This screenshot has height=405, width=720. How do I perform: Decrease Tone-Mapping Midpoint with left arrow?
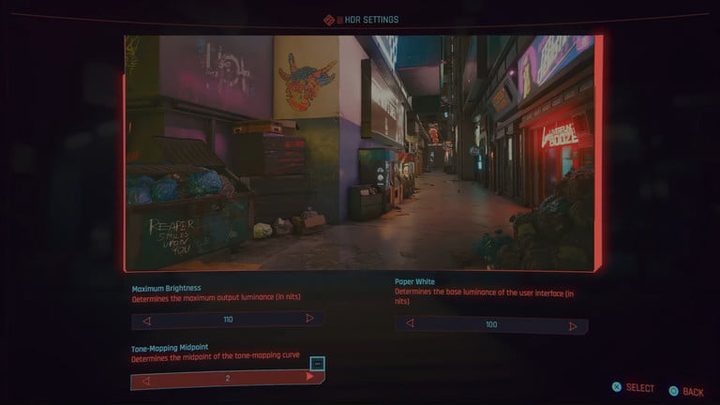147,380
